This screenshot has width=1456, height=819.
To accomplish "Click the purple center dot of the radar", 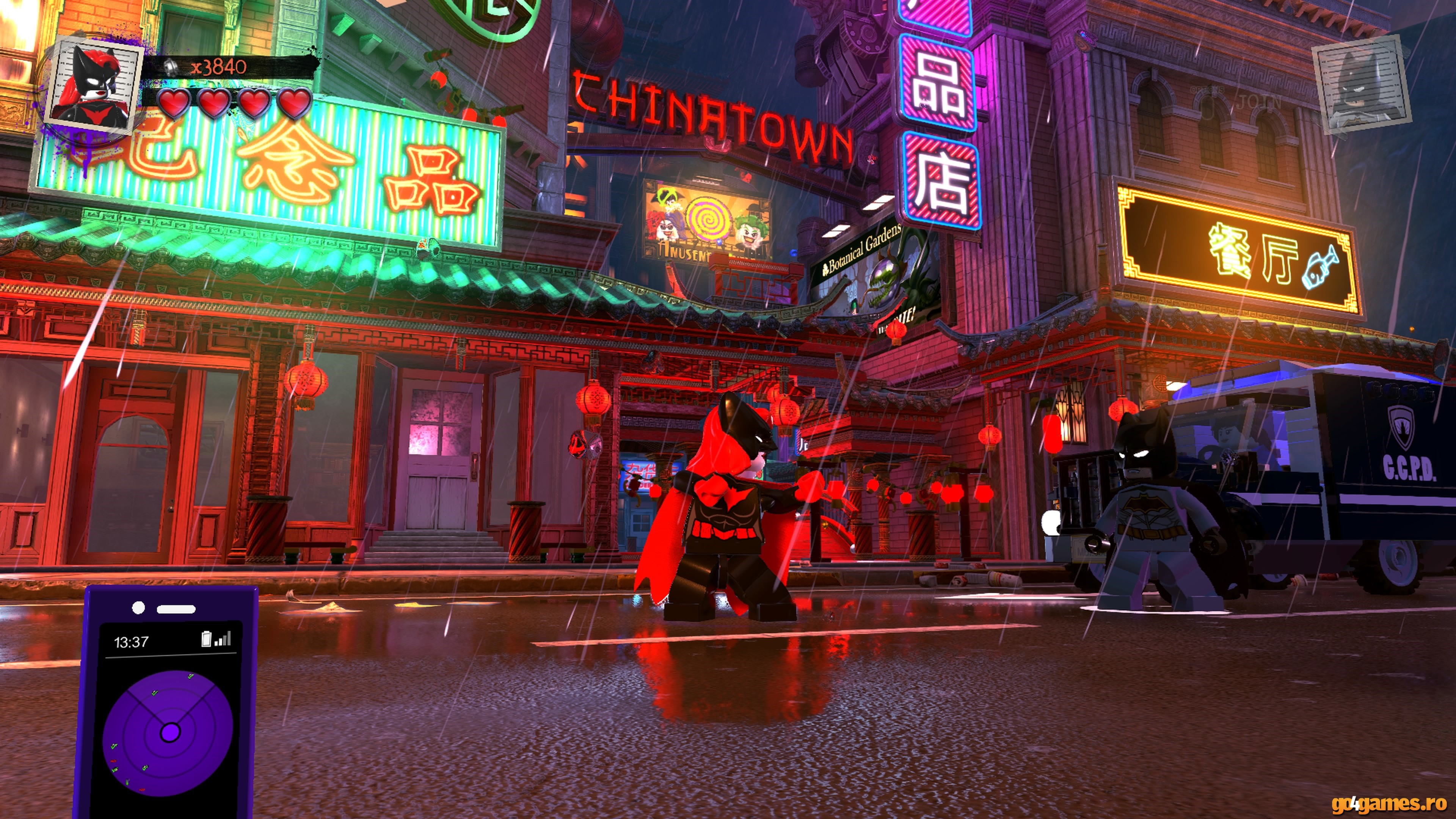I will [171, 732].
